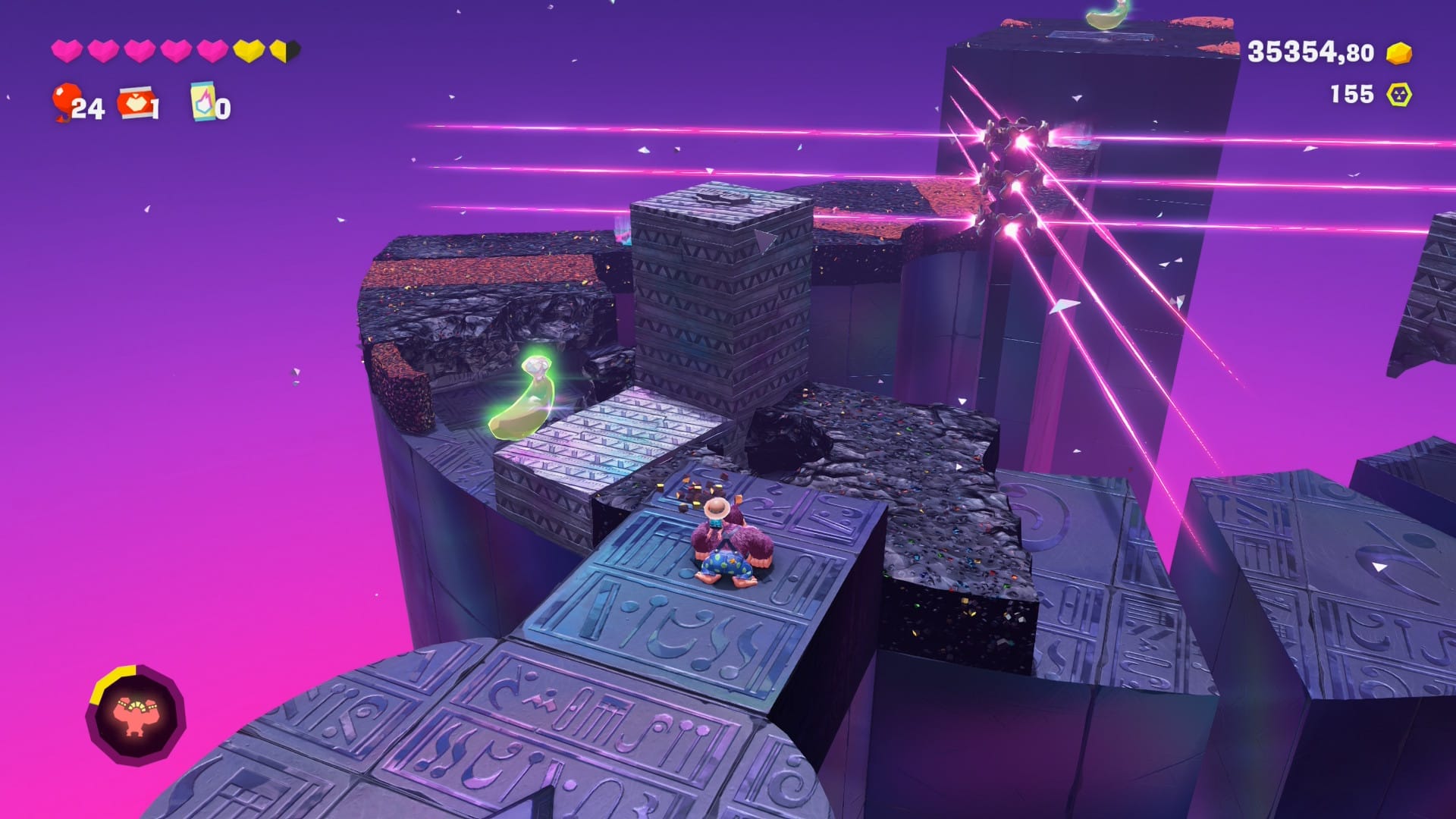Select the red balloon icon
The height and width of the screenshot is (819, 1456).
[67, 101]
